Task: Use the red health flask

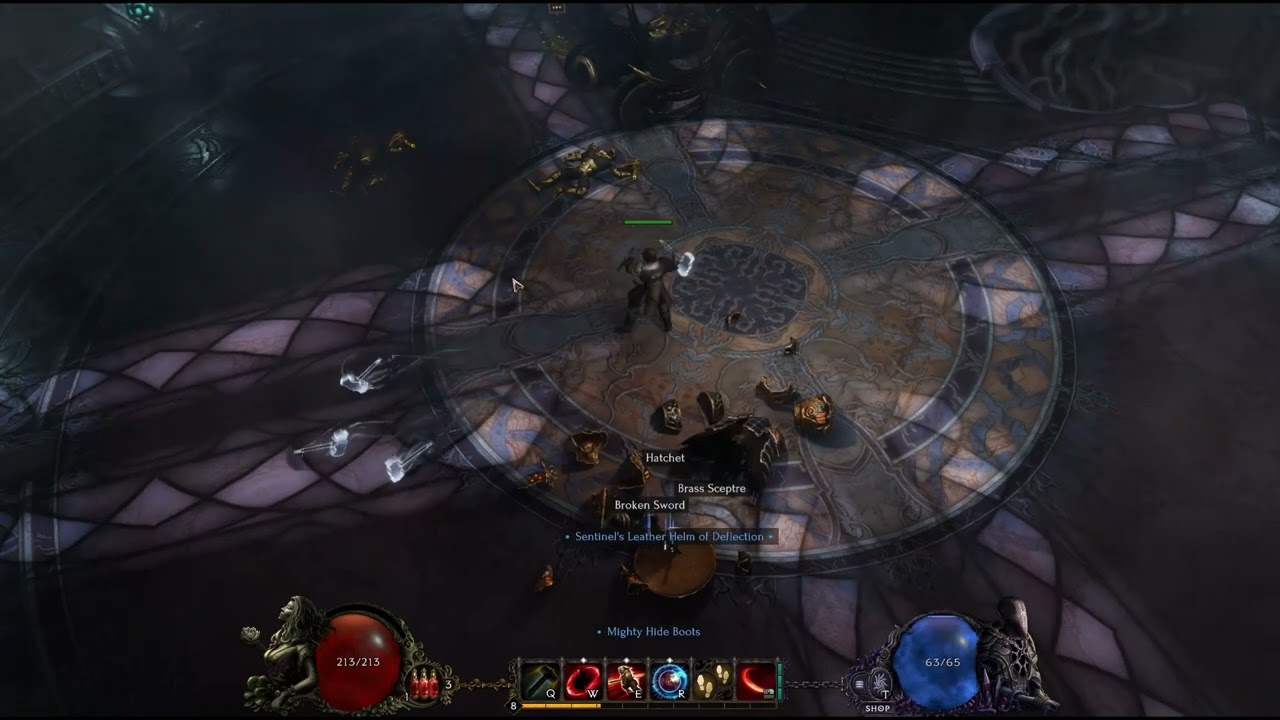Action: click(x=425, y=685)
